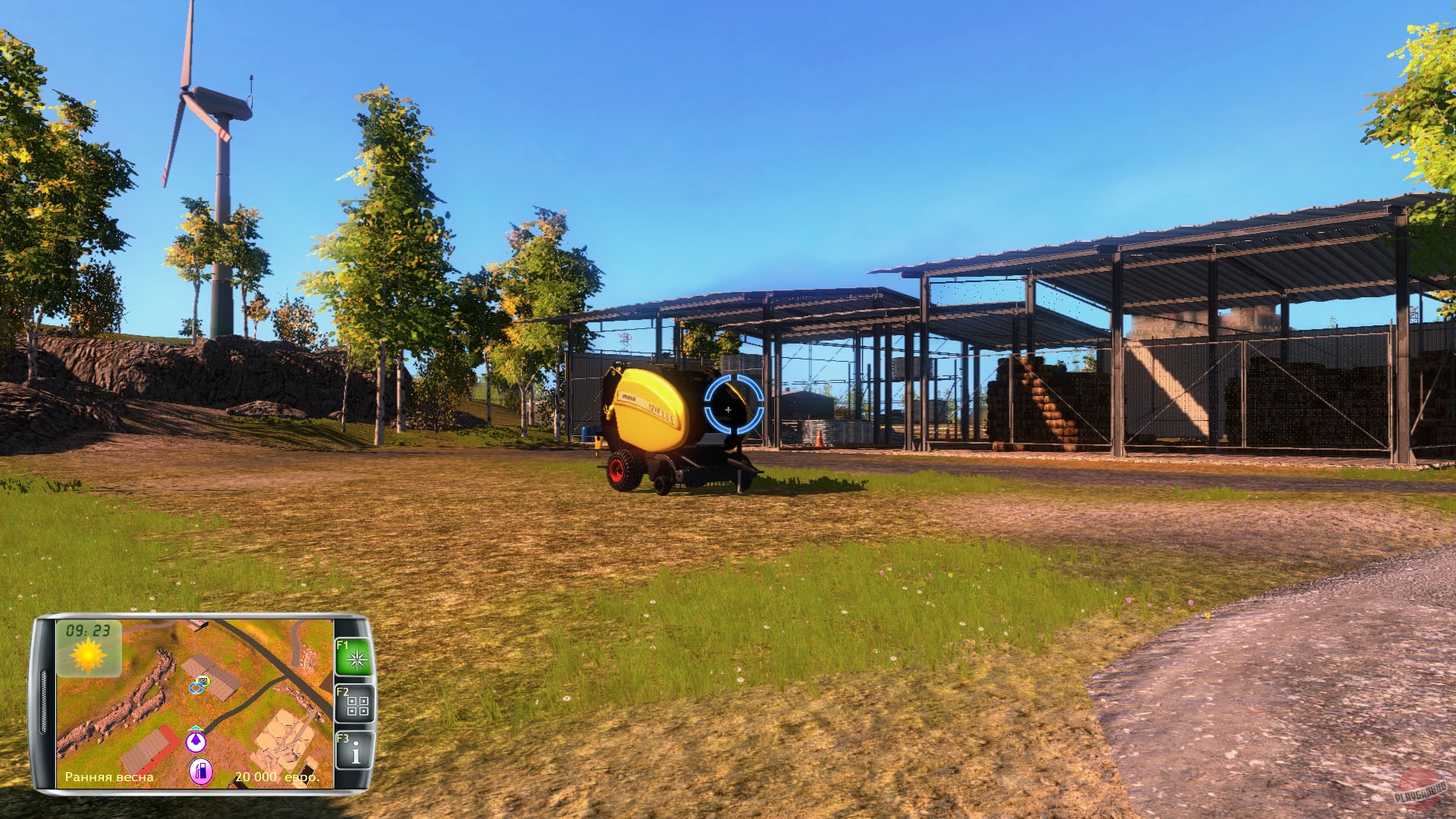Click the yellow building marker on the minimap
Image resolution: width=1456 pixels, height=819 pixels.
[x=203, y=682]
